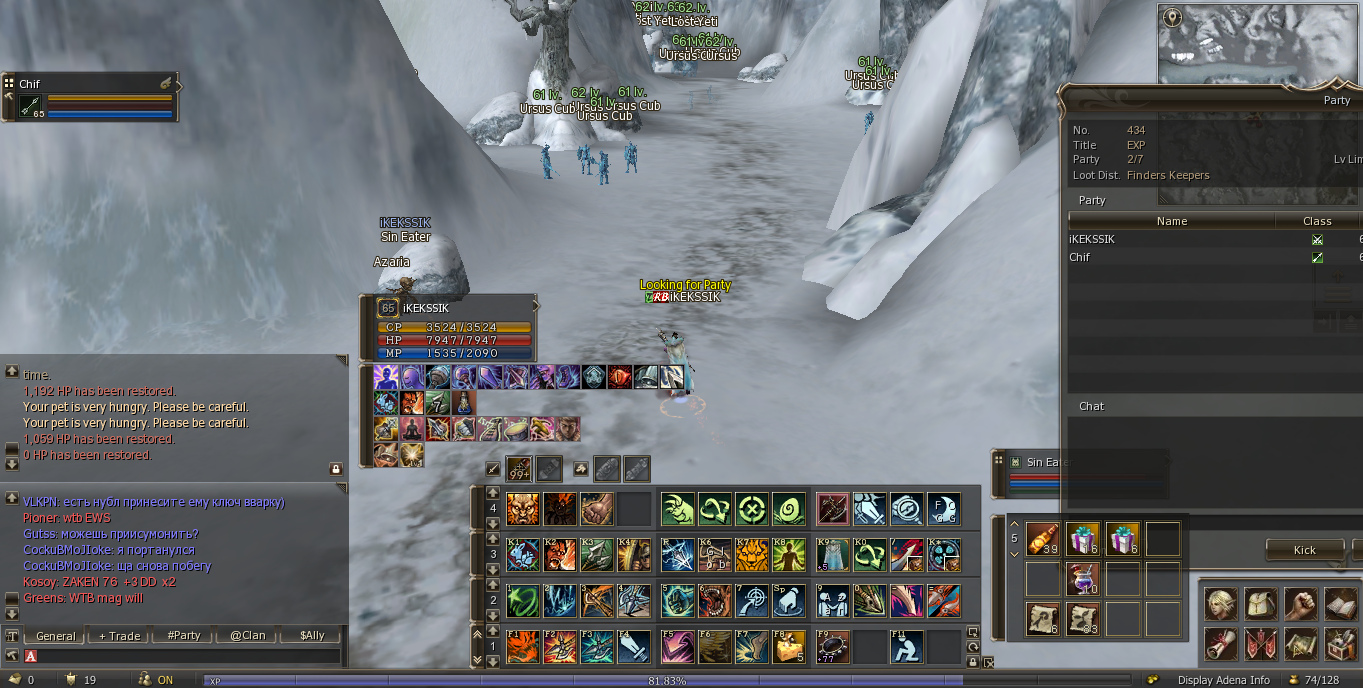Switch to the #Party chat tab
This screenshot has height=688, width=1363.
tap(184, 636)
